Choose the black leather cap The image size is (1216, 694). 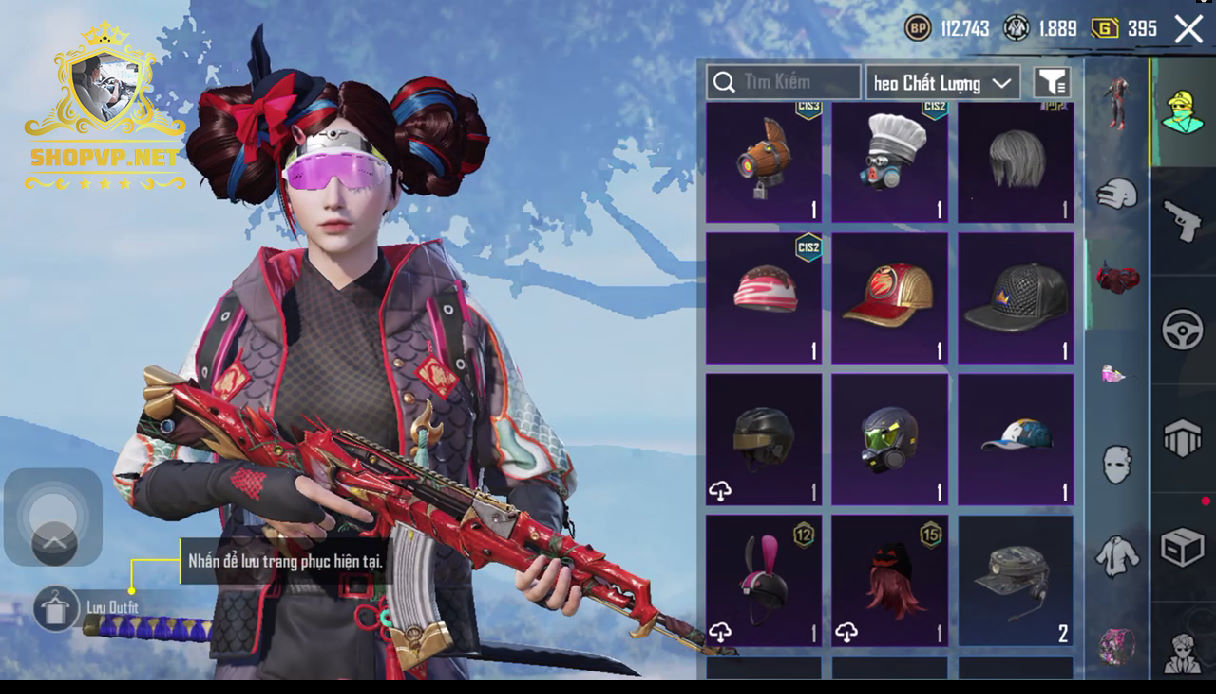(1016, 298)
